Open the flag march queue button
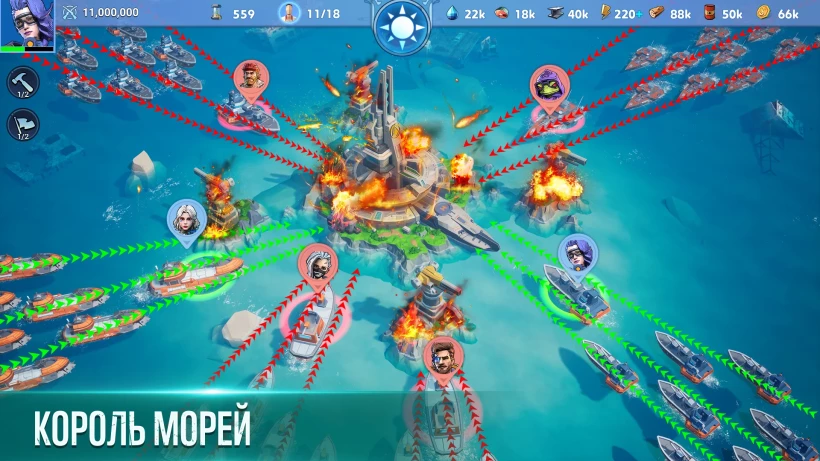 coord(24,124)
